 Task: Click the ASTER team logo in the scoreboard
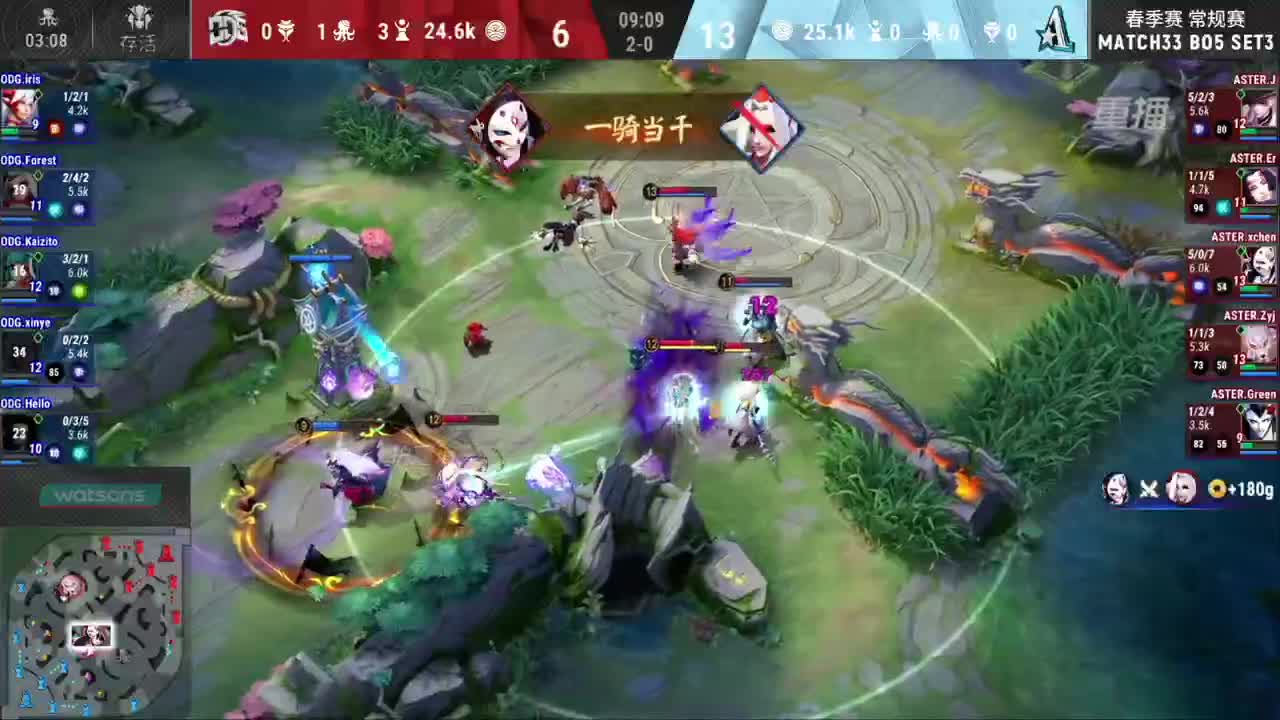click(x=1057, y=32)
